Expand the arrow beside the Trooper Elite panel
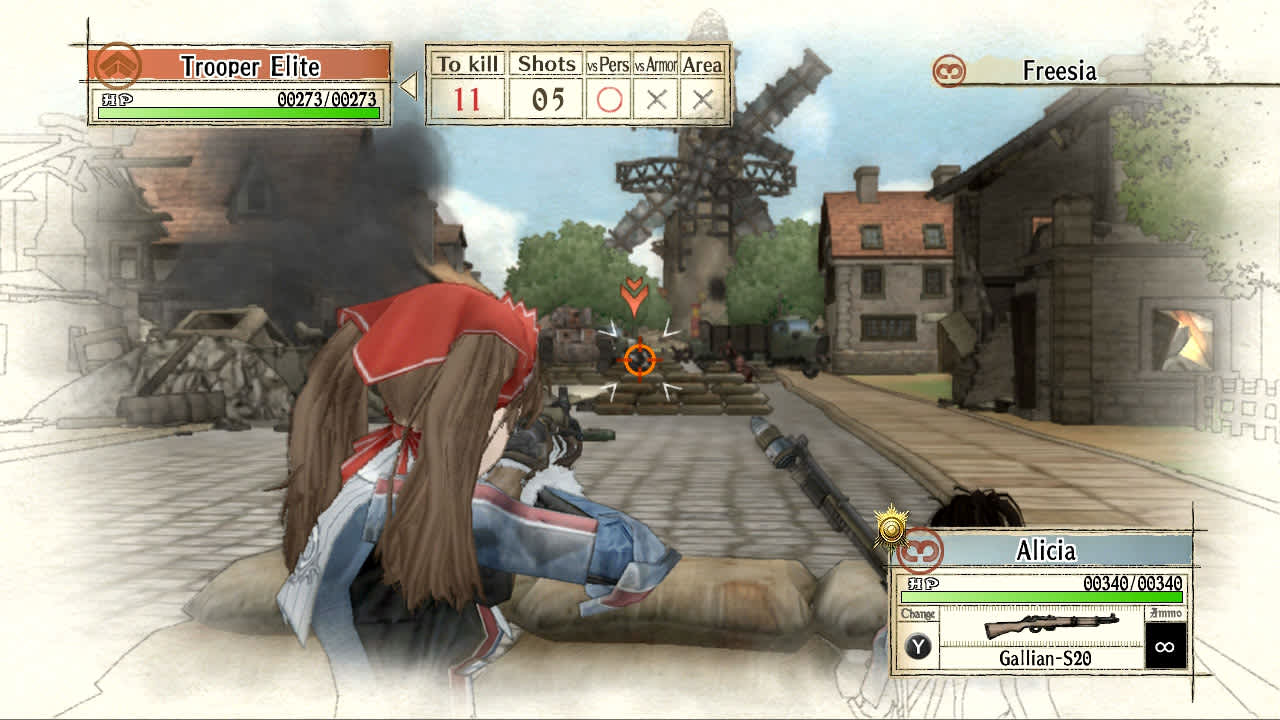Image resolution: width=1280 pixels, height=720 pixels. click(408, 85)
